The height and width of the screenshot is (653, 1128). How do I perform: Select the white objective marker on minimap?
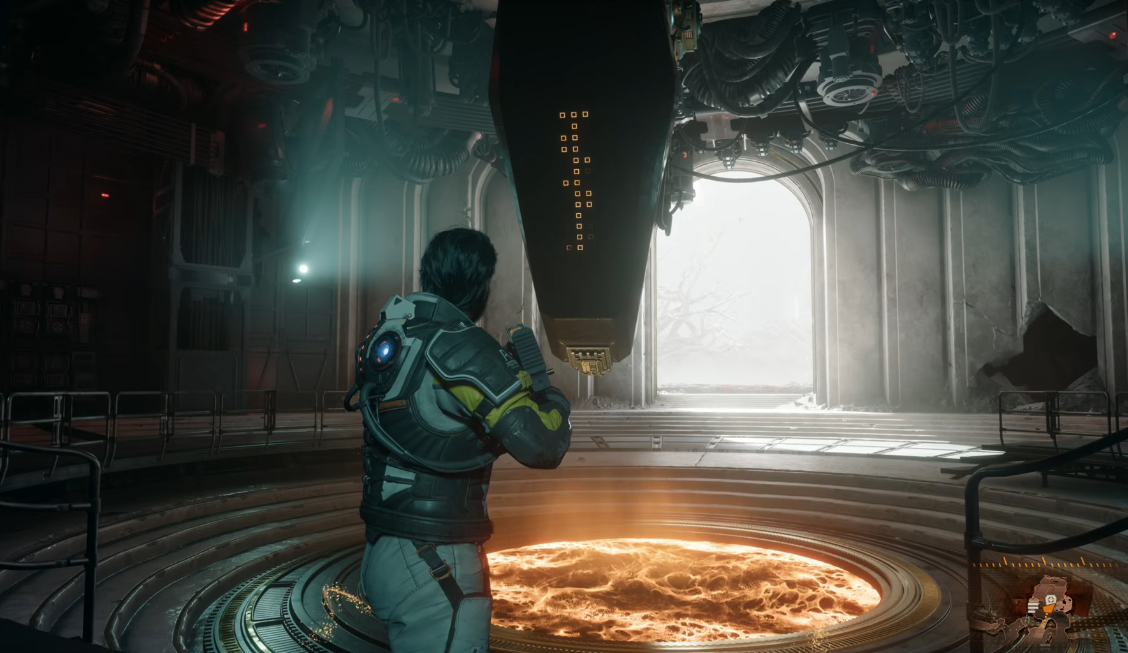pyautogui.click(x=1051, y=599)
